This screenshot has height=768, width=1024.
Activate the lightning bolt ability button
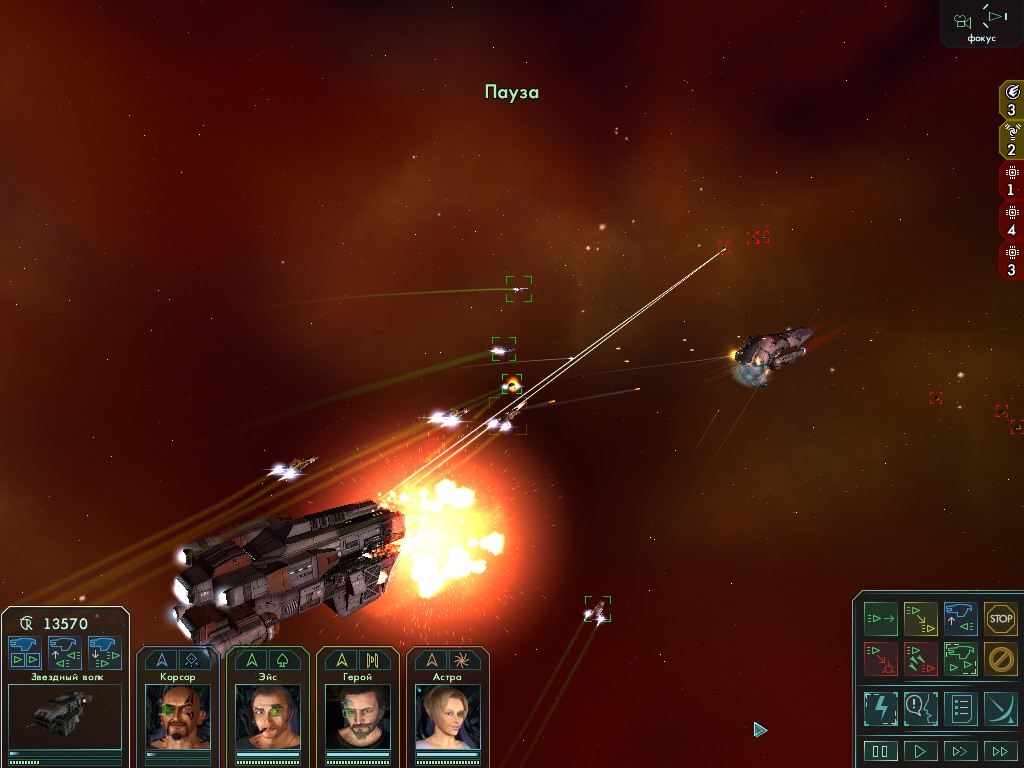click(880, 708)
